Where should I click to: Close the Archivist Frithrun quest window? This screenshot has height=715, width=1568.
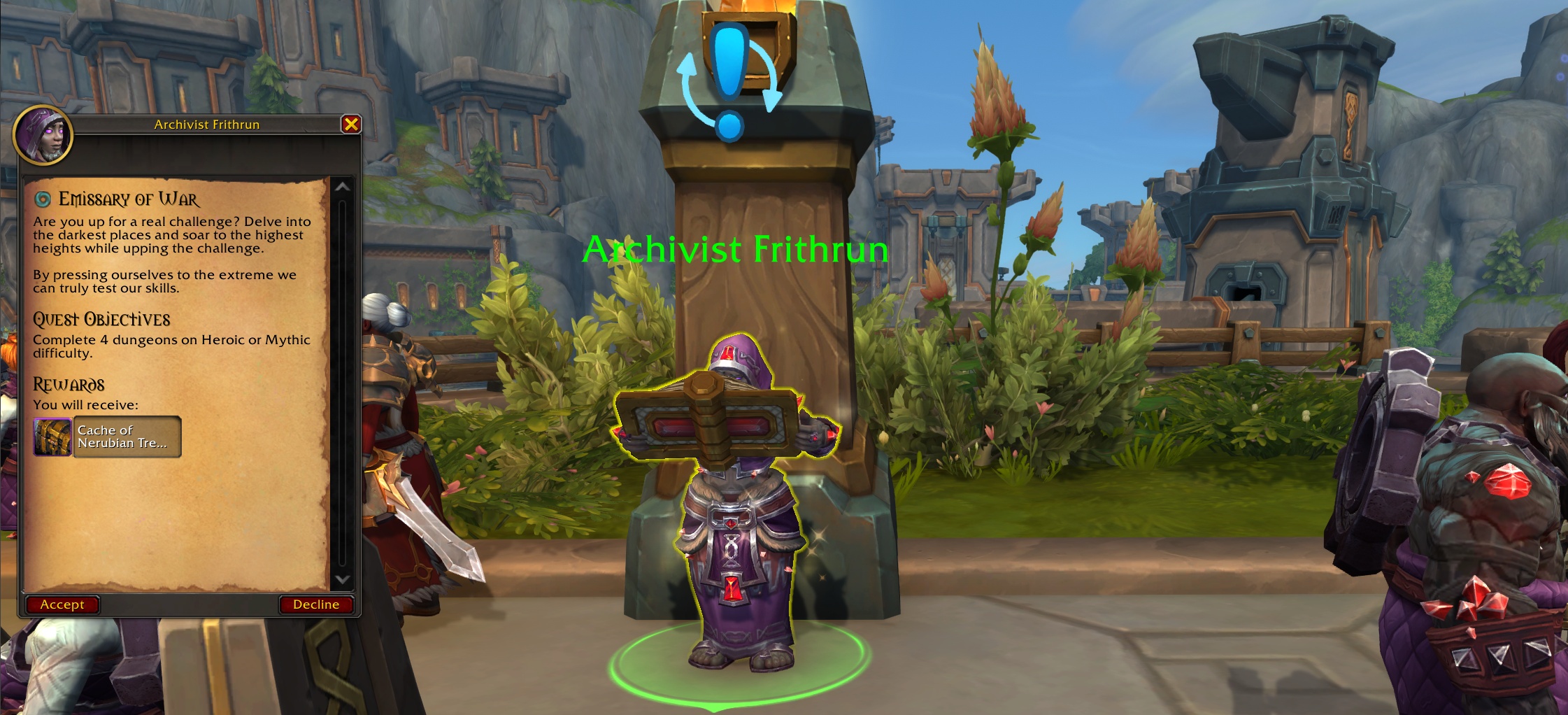(352, 124)
